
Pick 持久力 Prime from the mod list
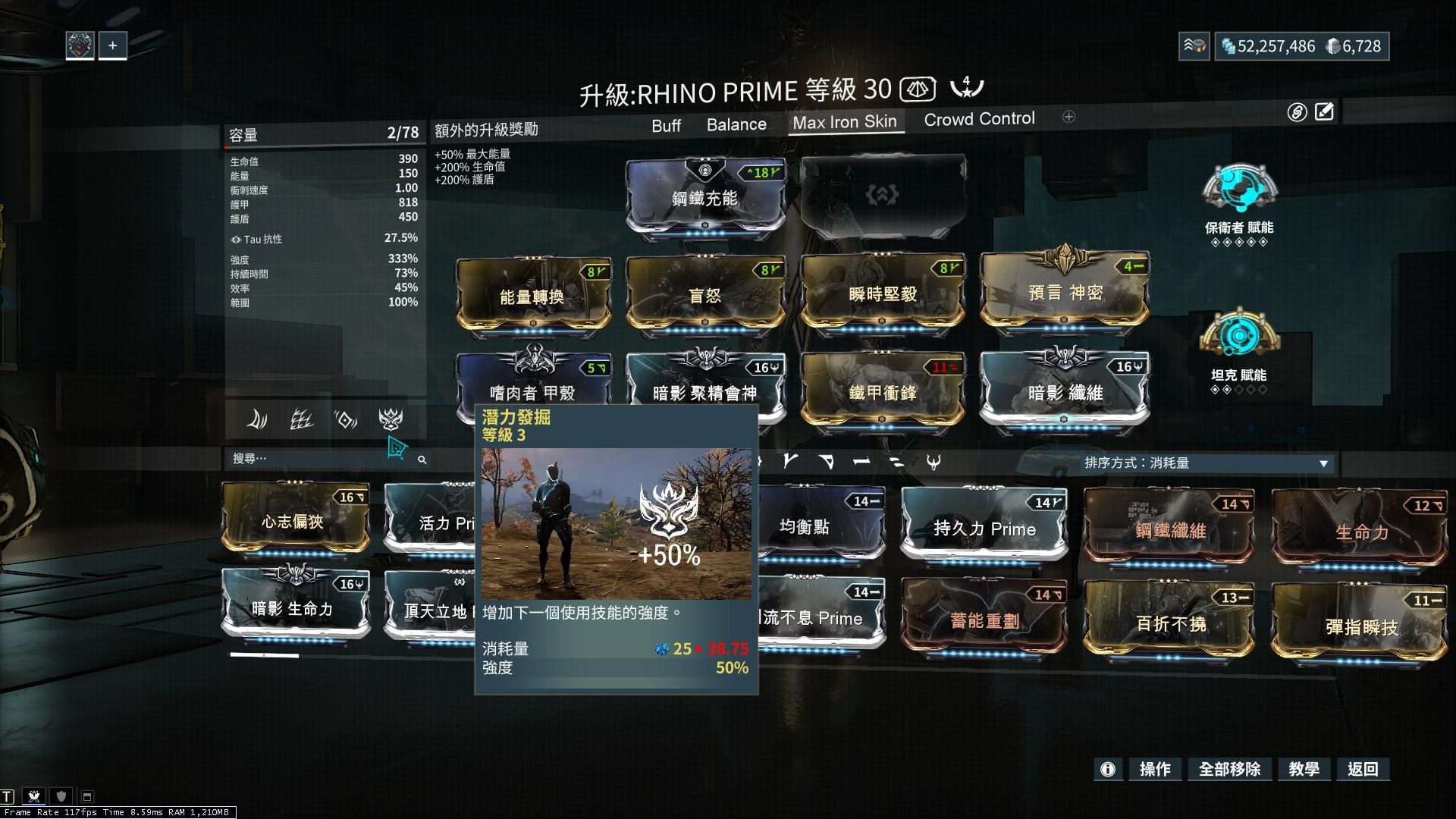click(984, 528)
